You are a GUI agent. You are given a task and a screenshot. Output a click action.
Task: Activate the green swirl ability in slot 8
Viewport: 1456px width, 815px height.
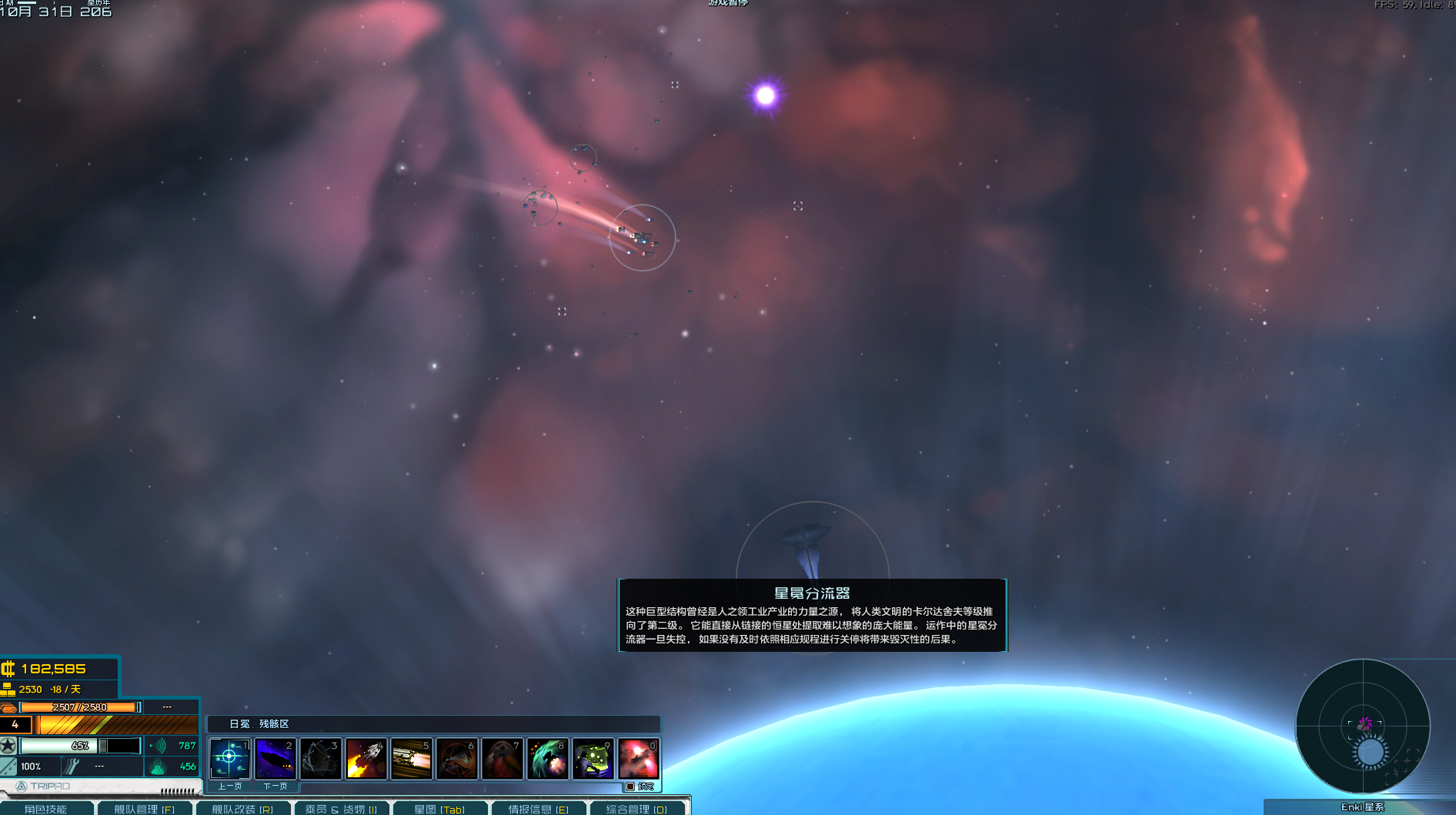[547, 759]
